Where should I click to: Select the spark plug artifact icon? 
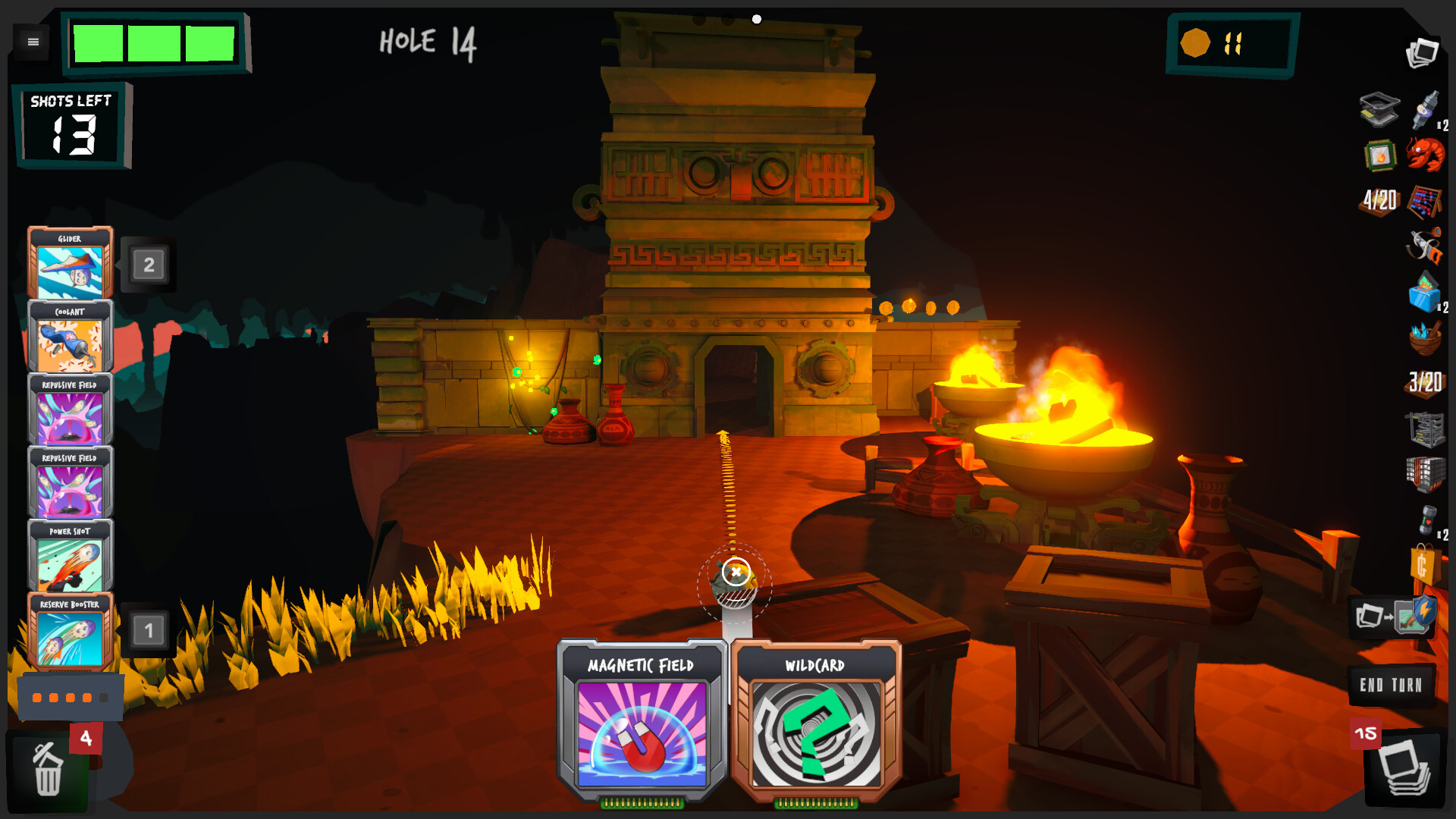[x=1426, y=109]
